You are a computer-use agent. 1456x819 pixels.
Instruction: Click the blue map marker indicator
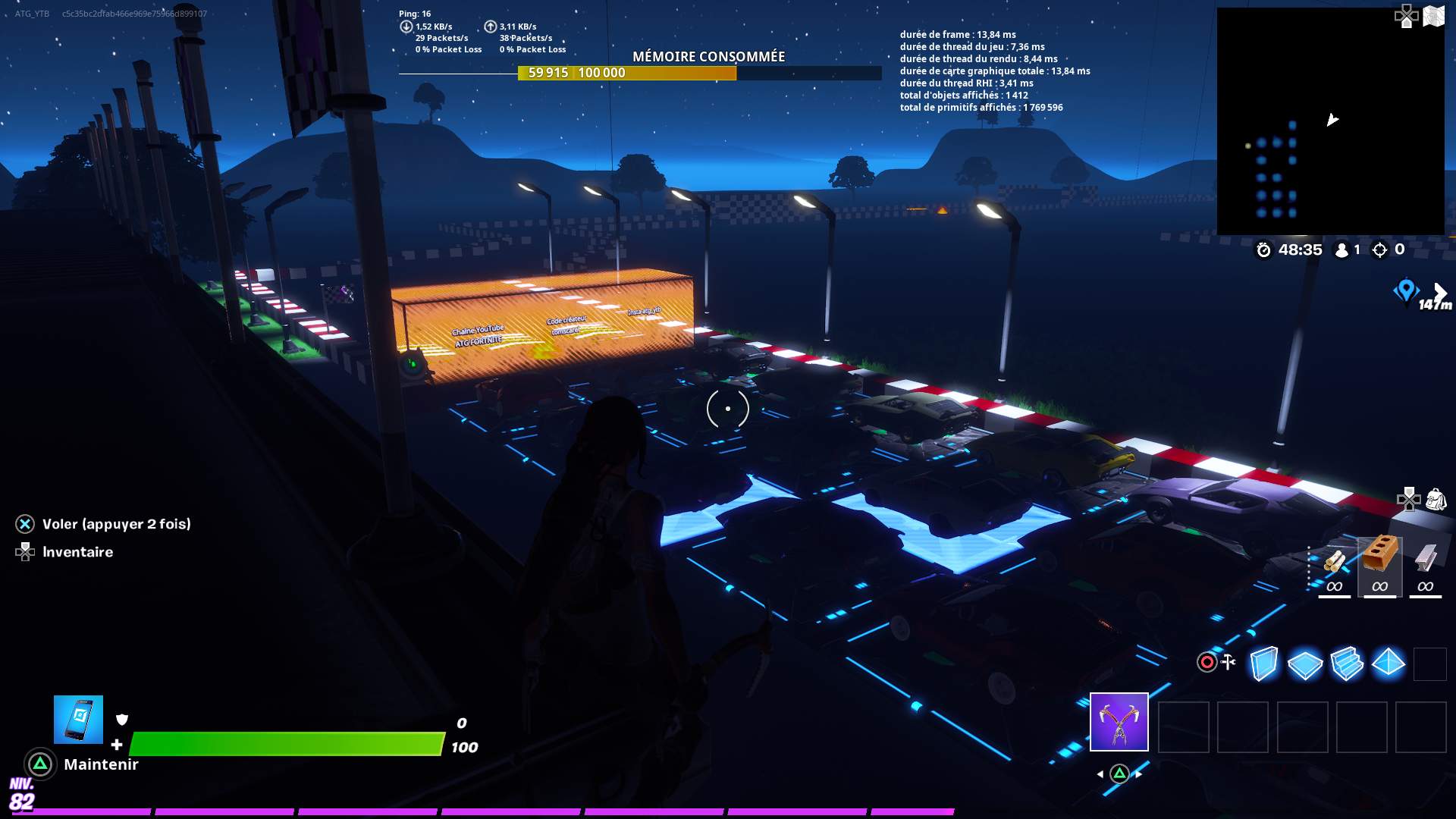[1405, 290]
